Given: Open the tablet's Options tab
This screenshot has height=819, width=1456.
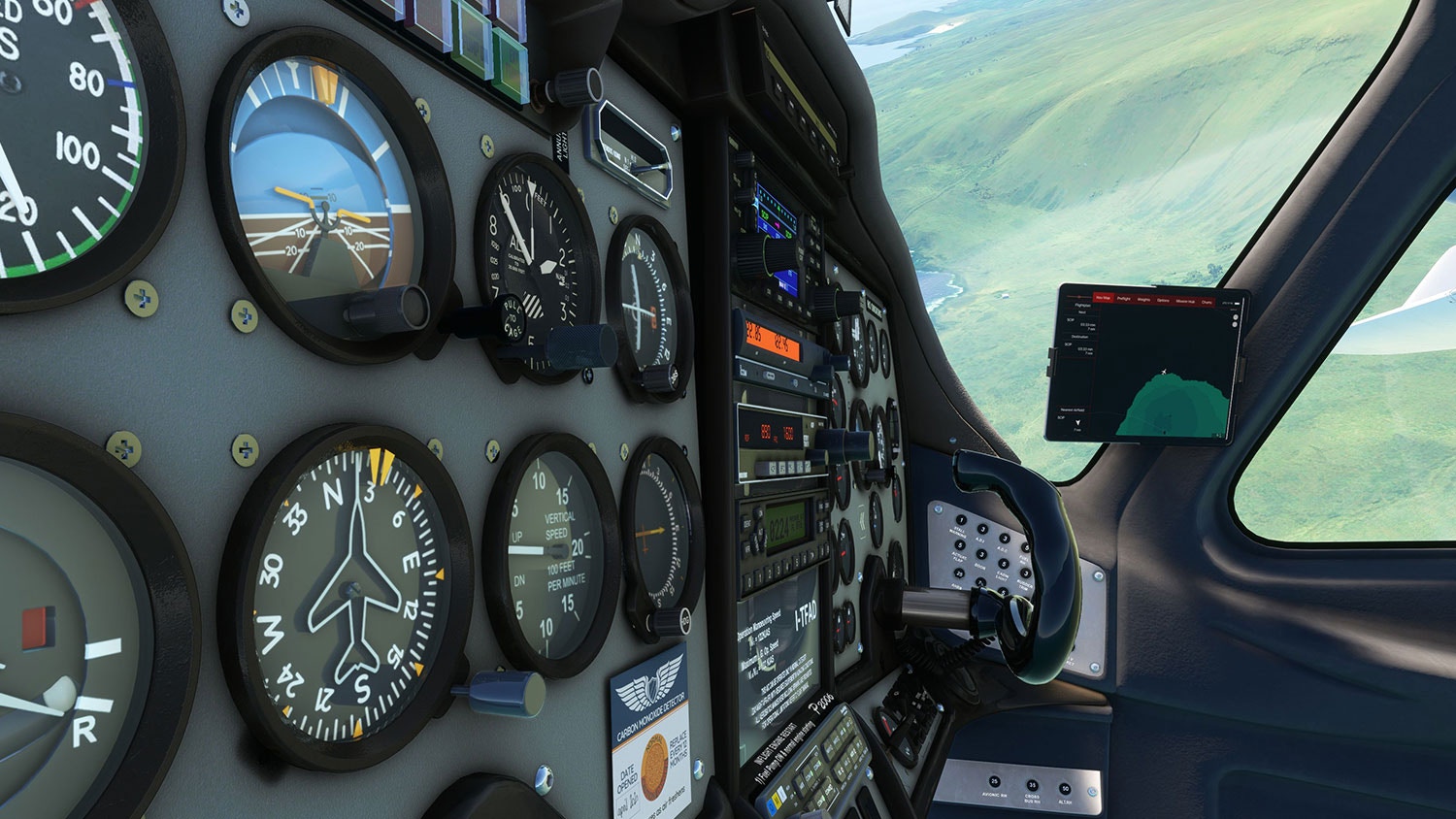Looking at the screenshot, I should [x=1163, y=300].
